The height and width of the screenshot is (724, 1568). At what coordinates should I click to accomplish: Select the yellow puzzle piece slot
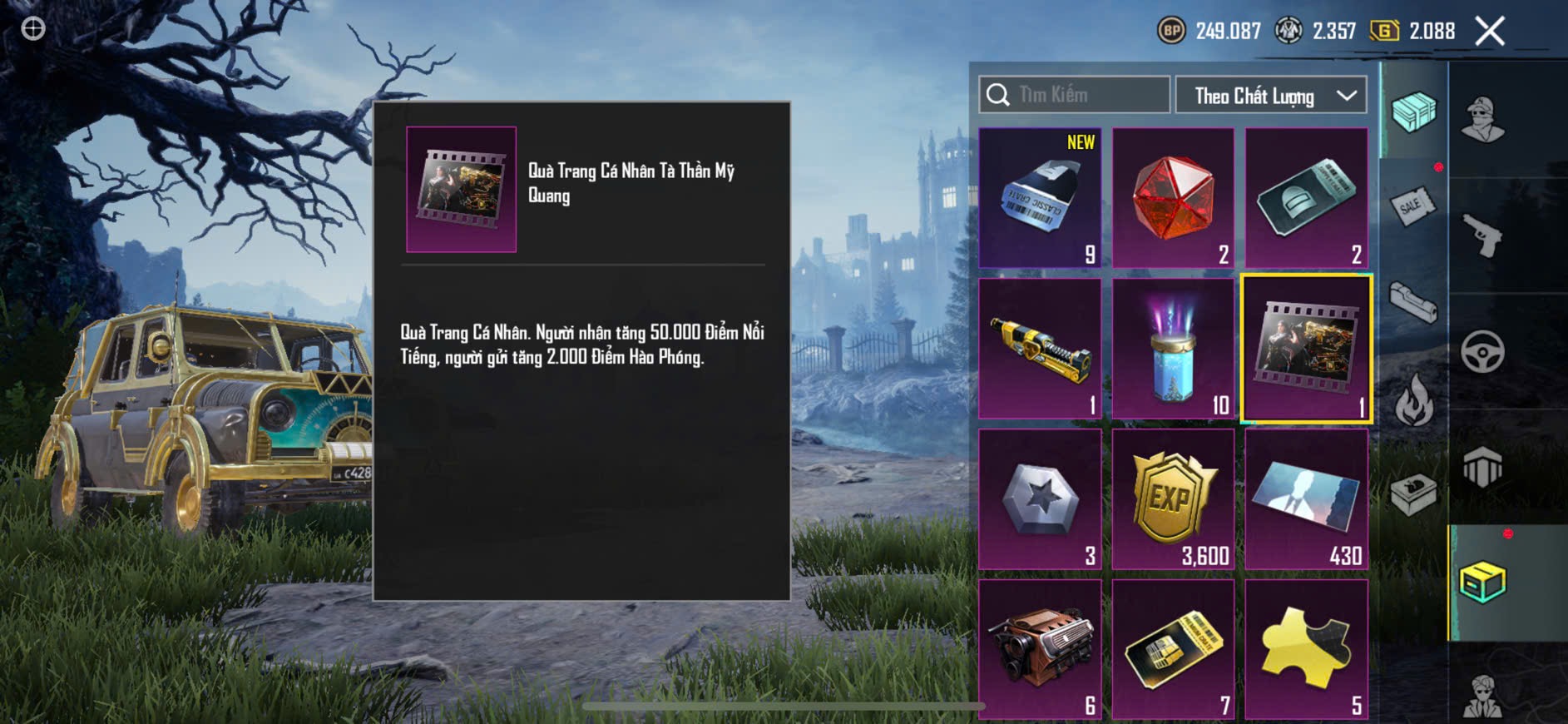coord(1306,649)
